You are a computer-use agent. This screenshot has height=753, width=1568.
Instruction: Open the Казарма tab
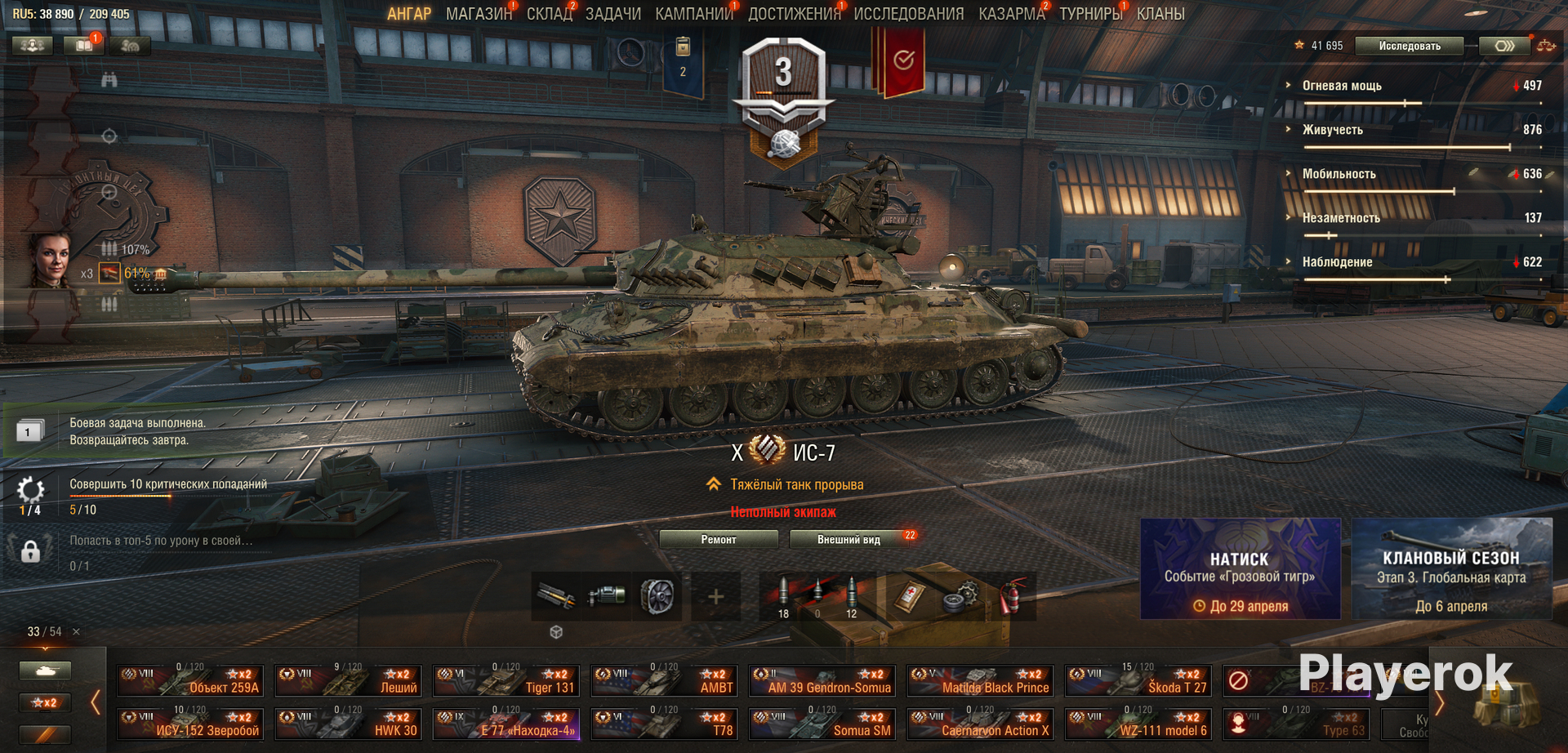[x=1011, y=14]
